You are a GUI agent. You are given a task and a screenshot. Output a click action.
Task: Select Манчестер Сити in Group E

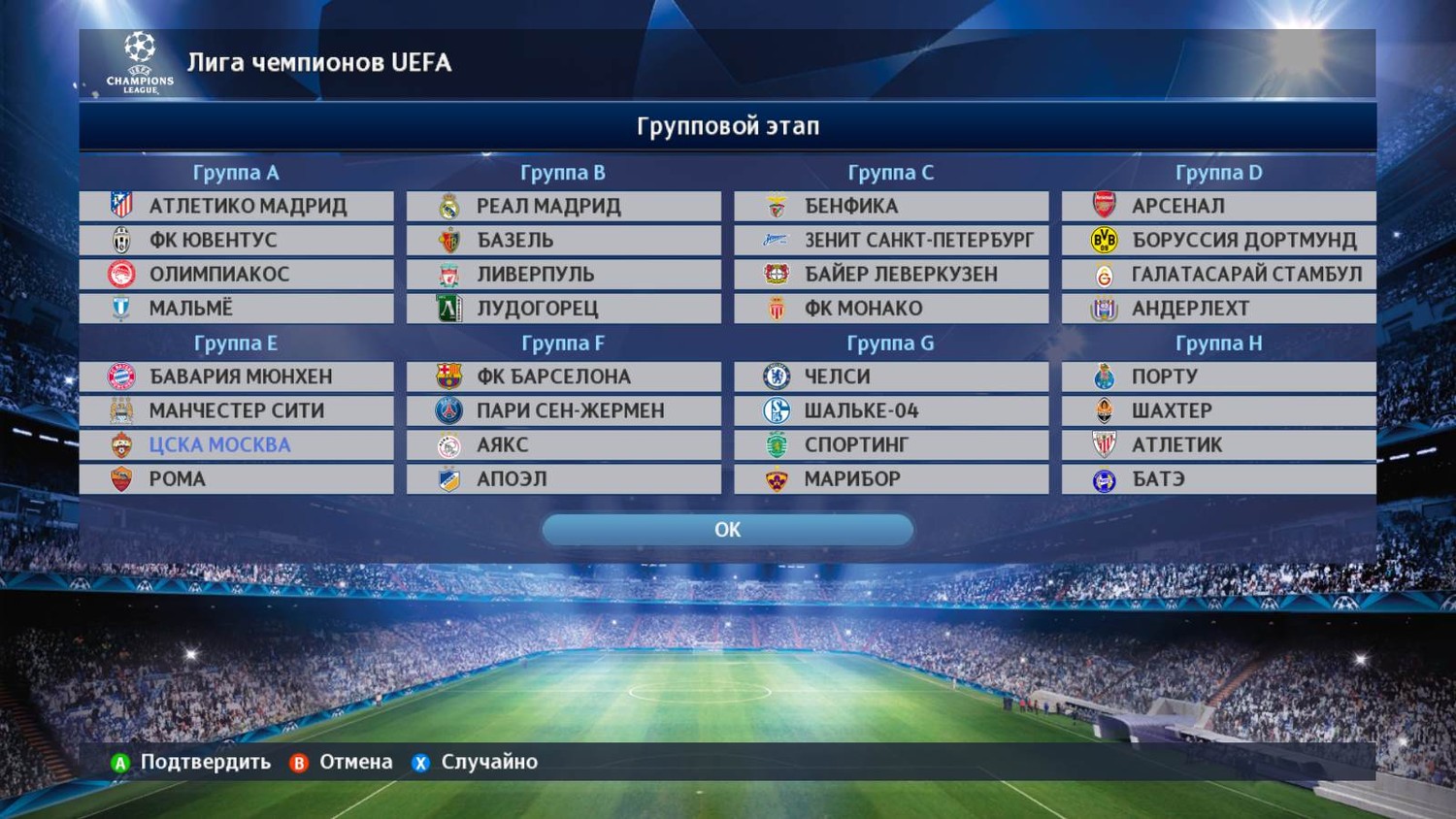click(x=237, y=410)
